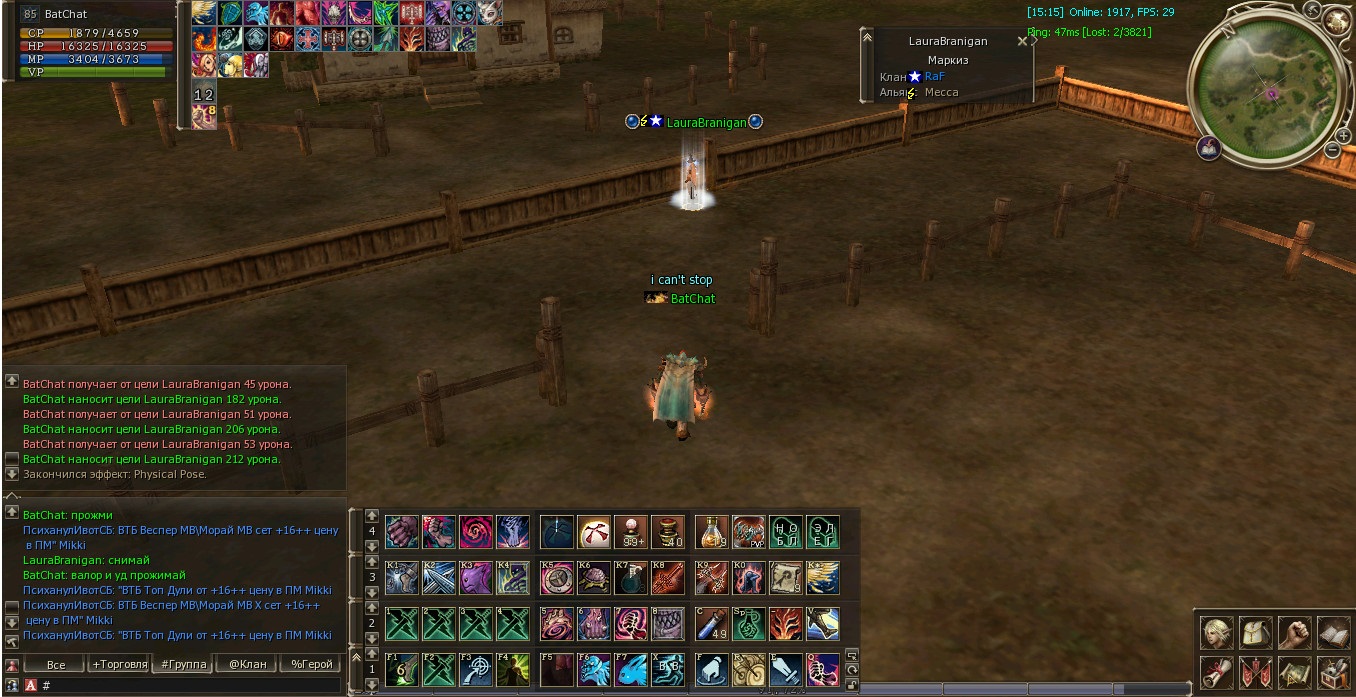Trigger the E sword attack action
Screen dimensions: 1356x697
pyautogui.click(x=786, y=669)
